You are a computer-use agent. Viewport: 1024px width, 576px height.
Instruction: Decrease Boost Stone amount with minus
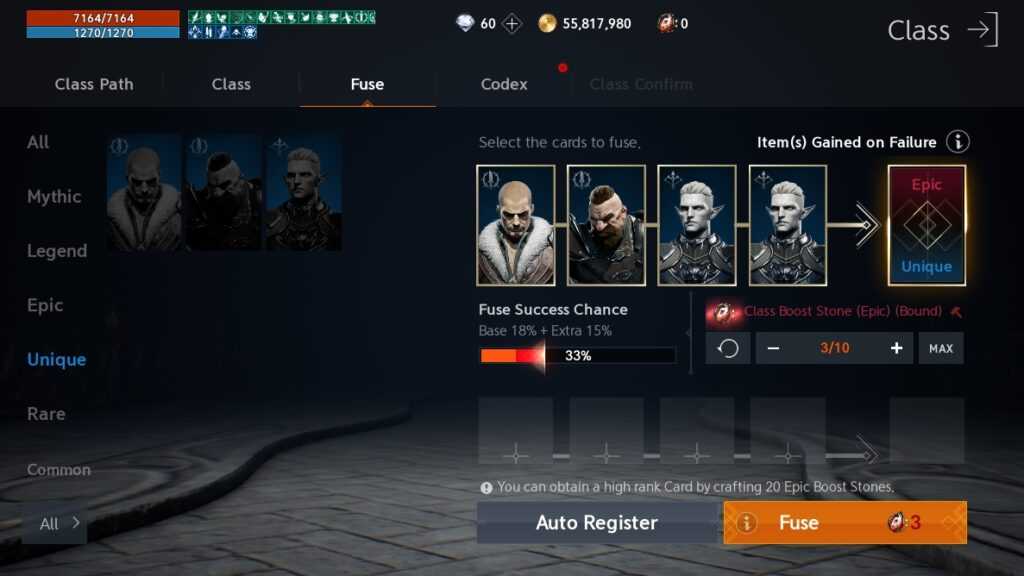pyautogui.click(x=773, y=348)
